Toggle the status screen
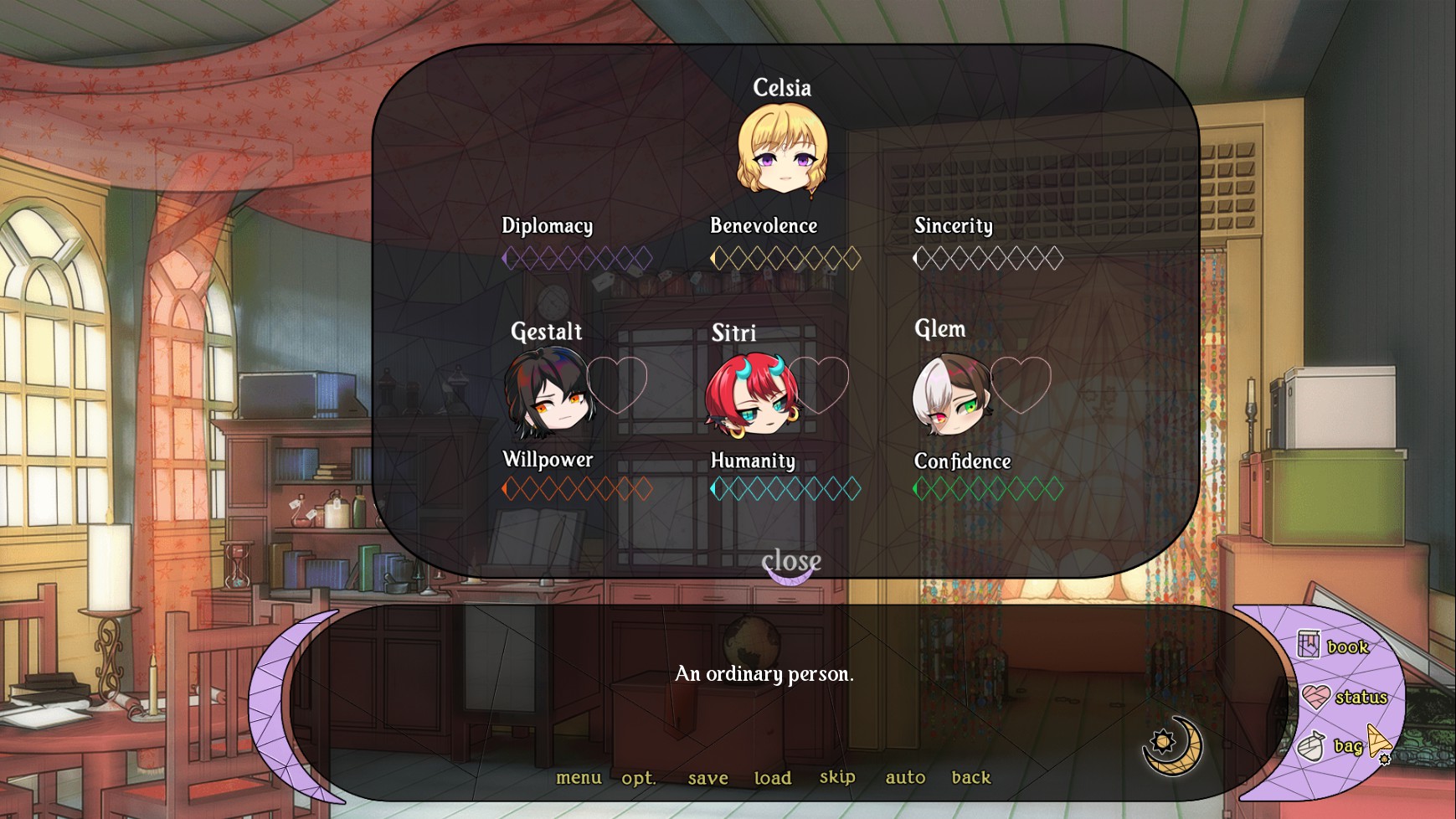The width and height of the screenshot is (1456, 819). [x=1345, y=697]
